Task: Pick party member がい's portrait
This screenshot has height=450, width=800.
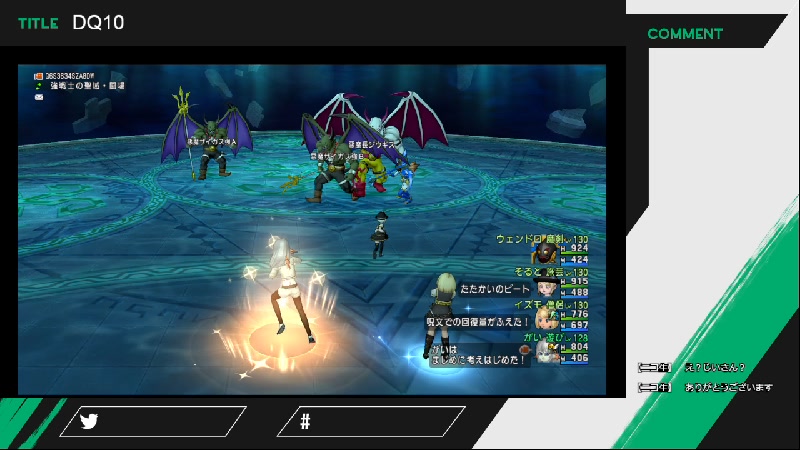Action: [x=546, y=352]
